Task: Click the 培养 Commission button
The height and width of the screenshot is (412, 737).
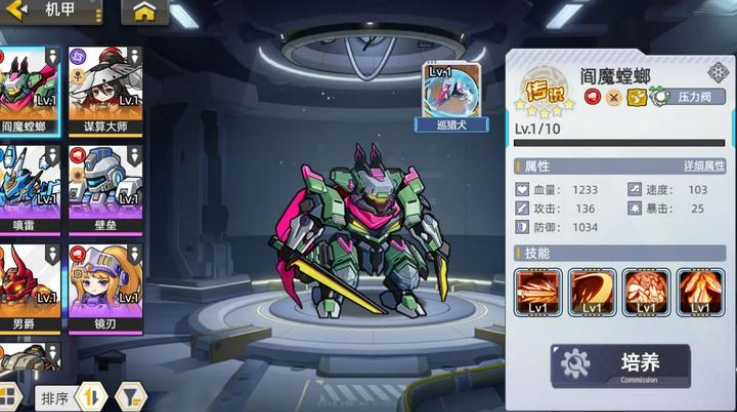Action: [620, 365]
